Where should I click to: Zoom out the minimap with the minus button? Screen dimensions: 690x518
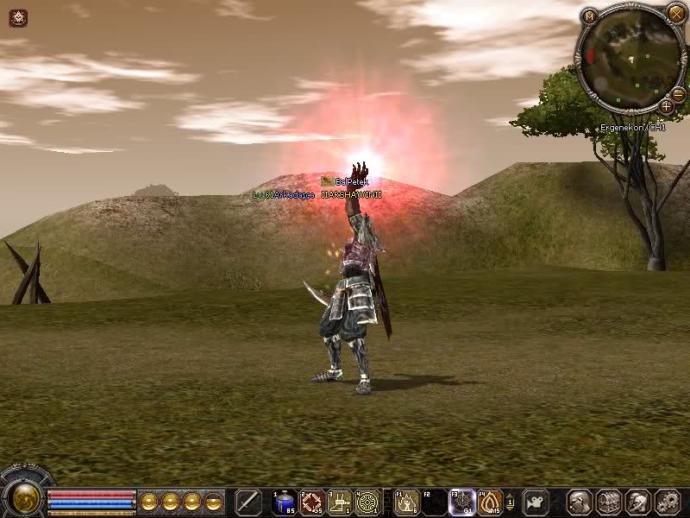click(x=678, y=94)
